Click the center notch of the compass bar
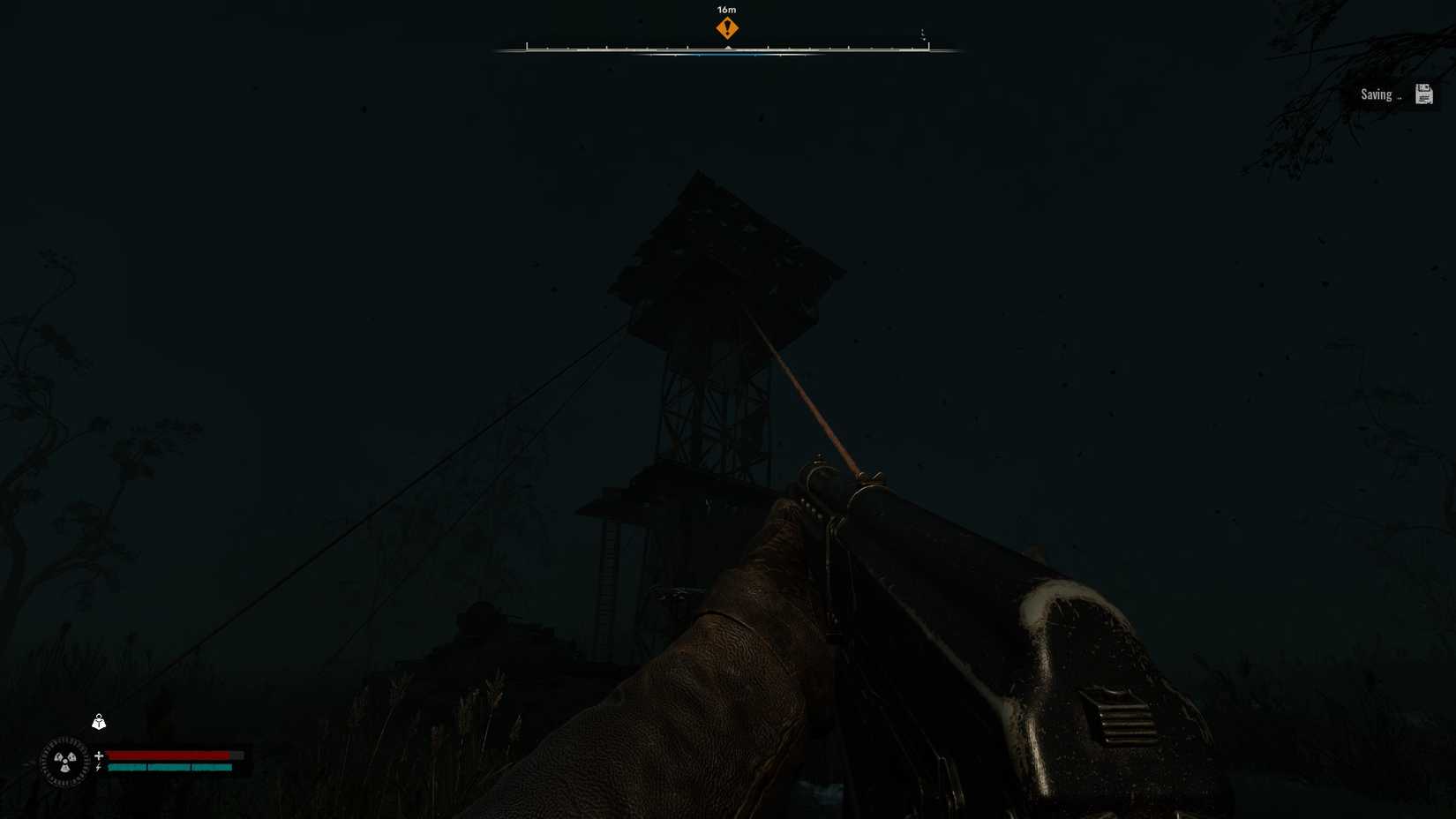Image resolution: width=1456 pixels, height=819 pixels. [x=729, y=47]
